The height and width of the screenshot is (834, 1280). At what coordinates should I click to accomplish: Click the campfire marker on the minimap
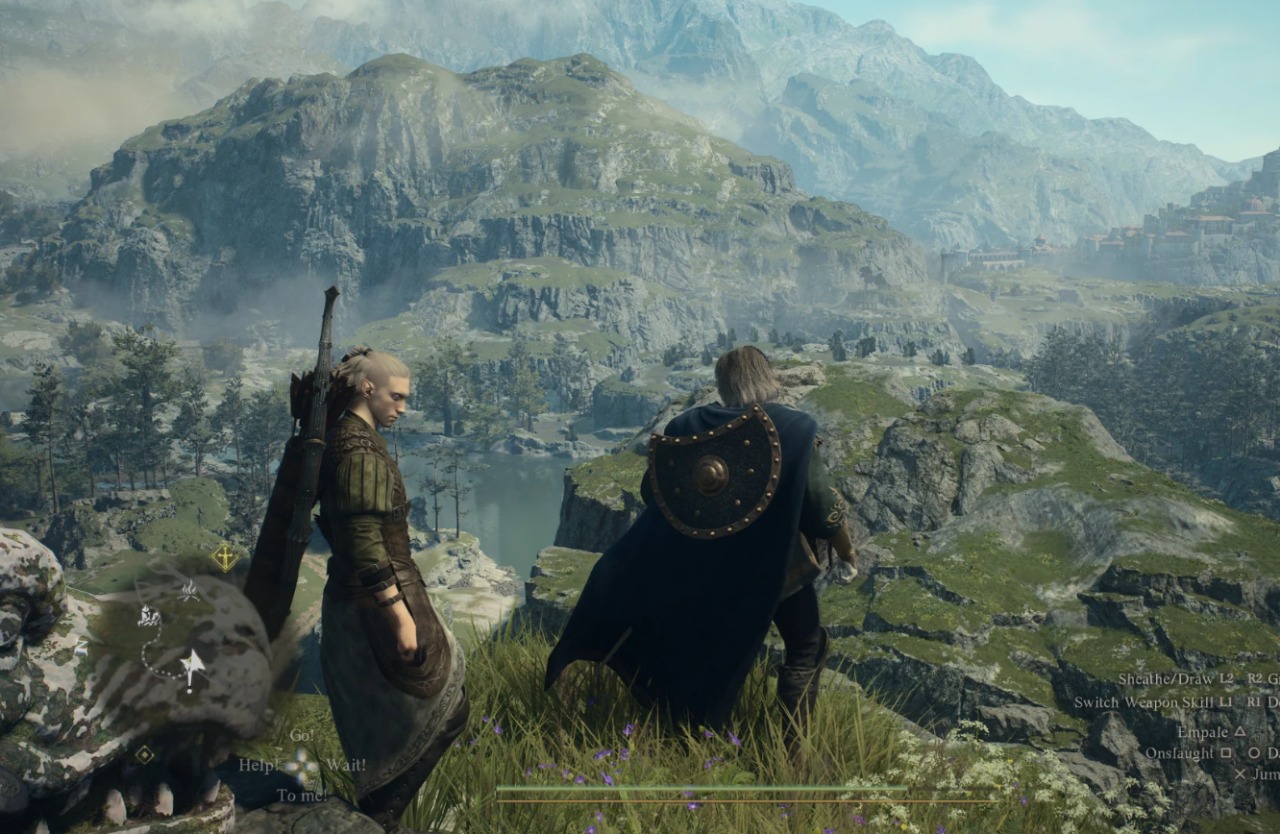click(189, 591)
